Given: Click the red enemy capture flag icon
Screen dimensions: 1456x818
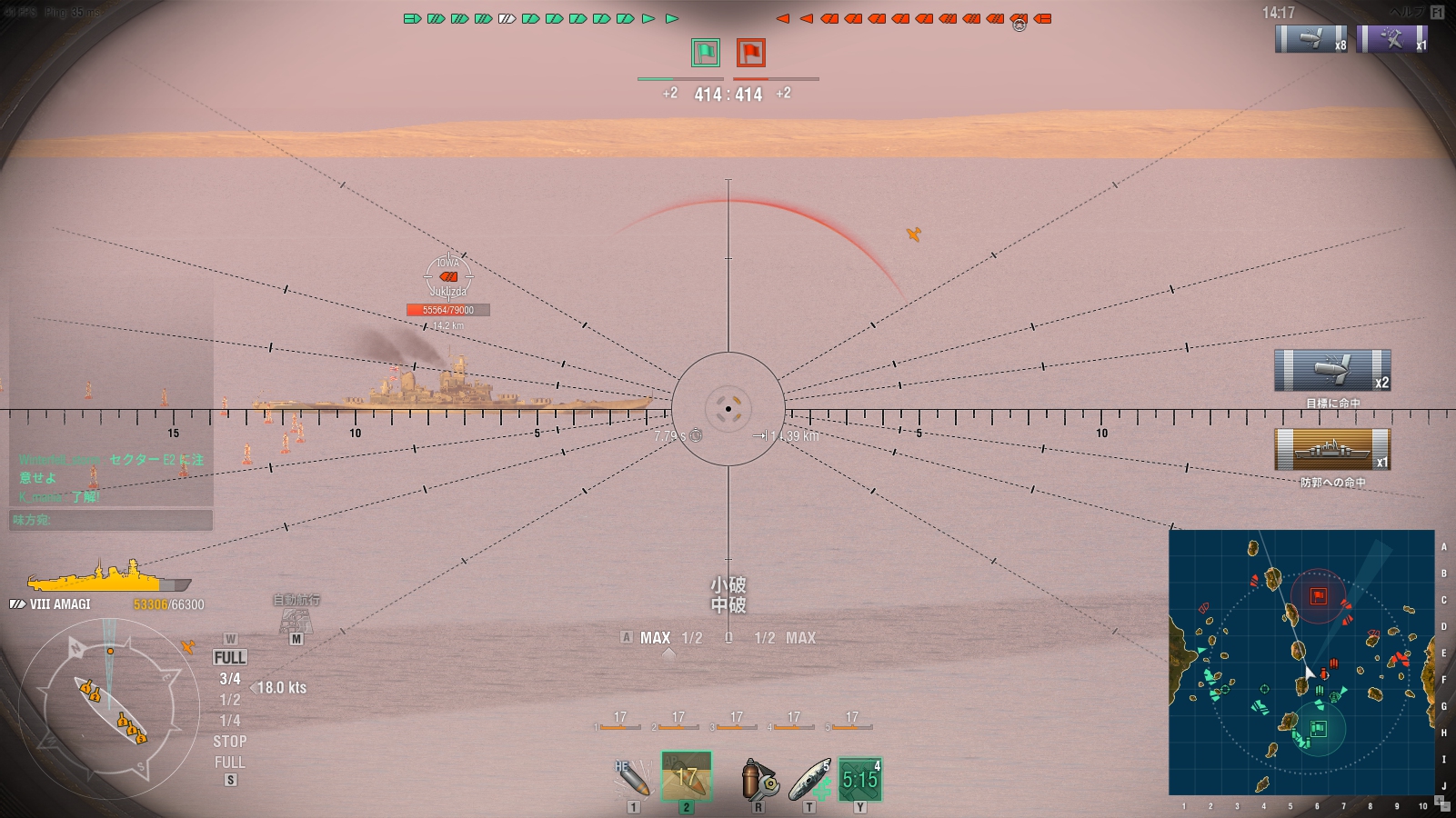Looking at the screenshot, I should point(750,53).
